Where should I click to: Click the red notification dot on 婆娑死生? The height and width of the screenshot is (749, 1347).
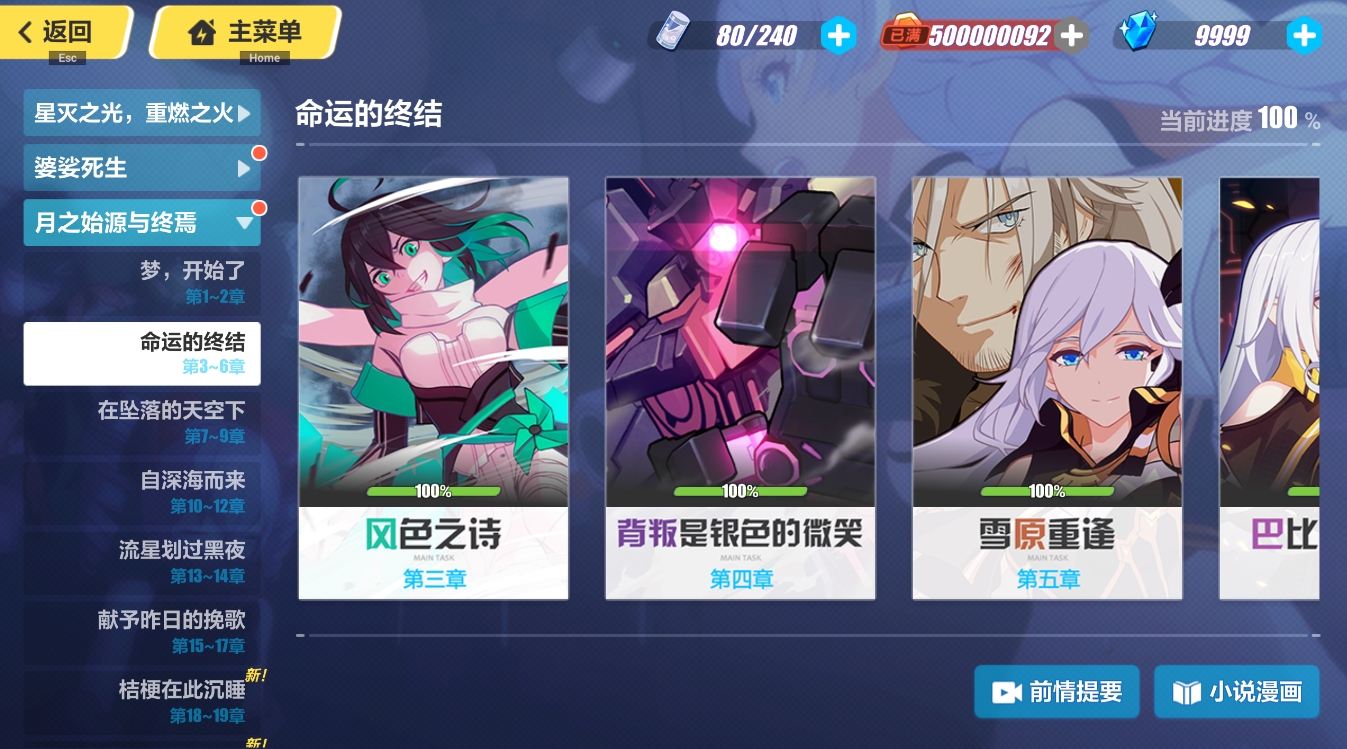260,154
